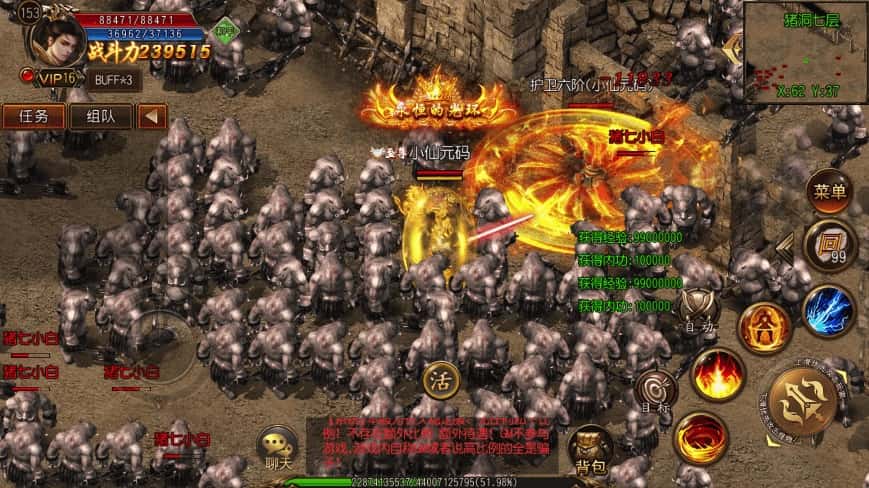Select the 目标 target button
869x488 pixels.
point(656,392)
